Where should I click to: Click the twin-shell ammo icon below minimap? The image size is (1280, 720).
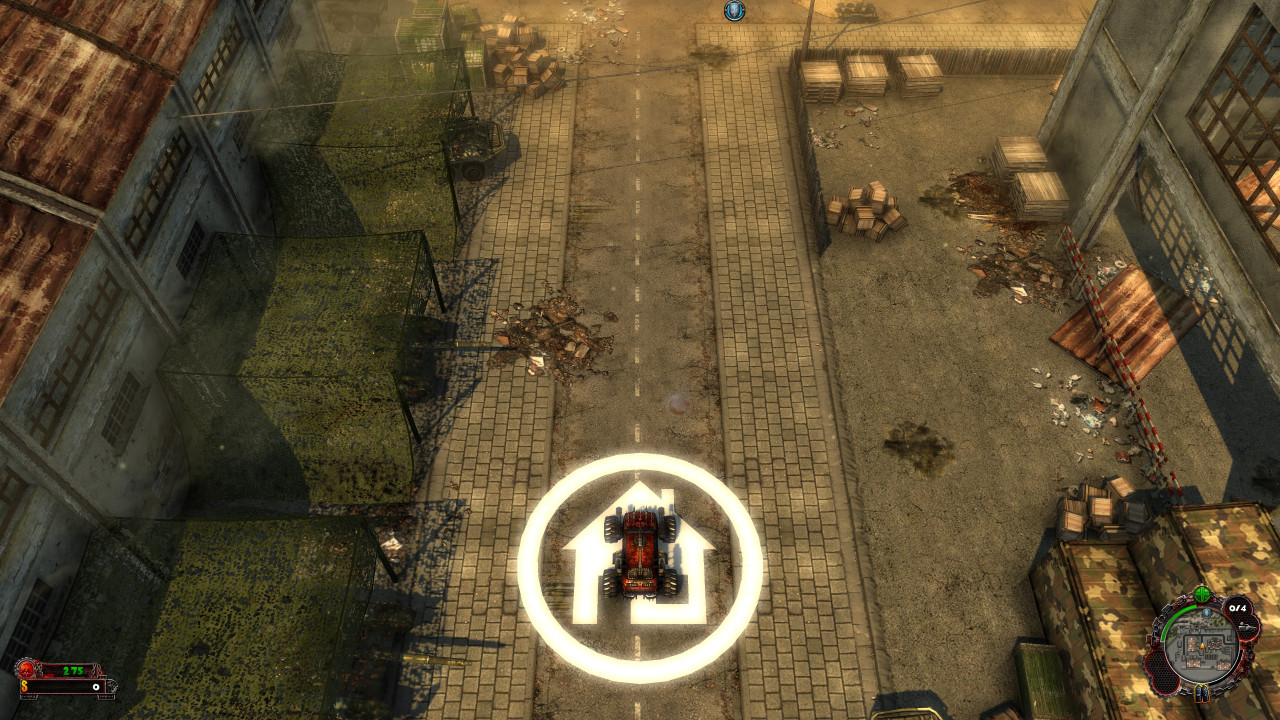click(x=1201, y=692)
